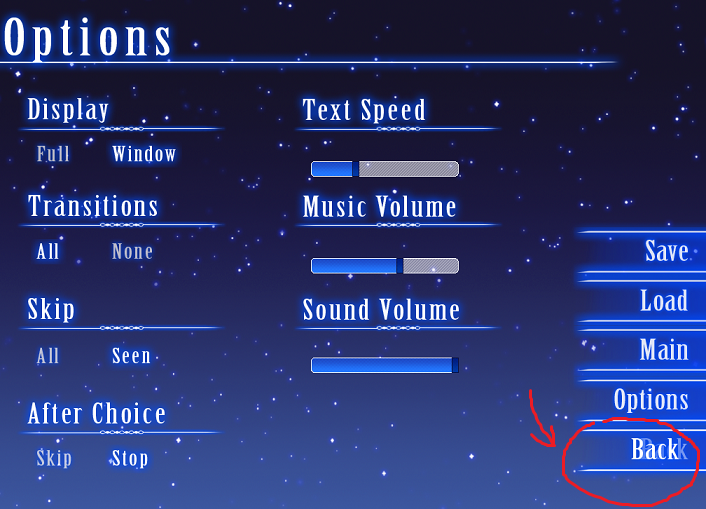Click the Back button
The width and height of the screenshot is (706, 509).
pos(655,450)
